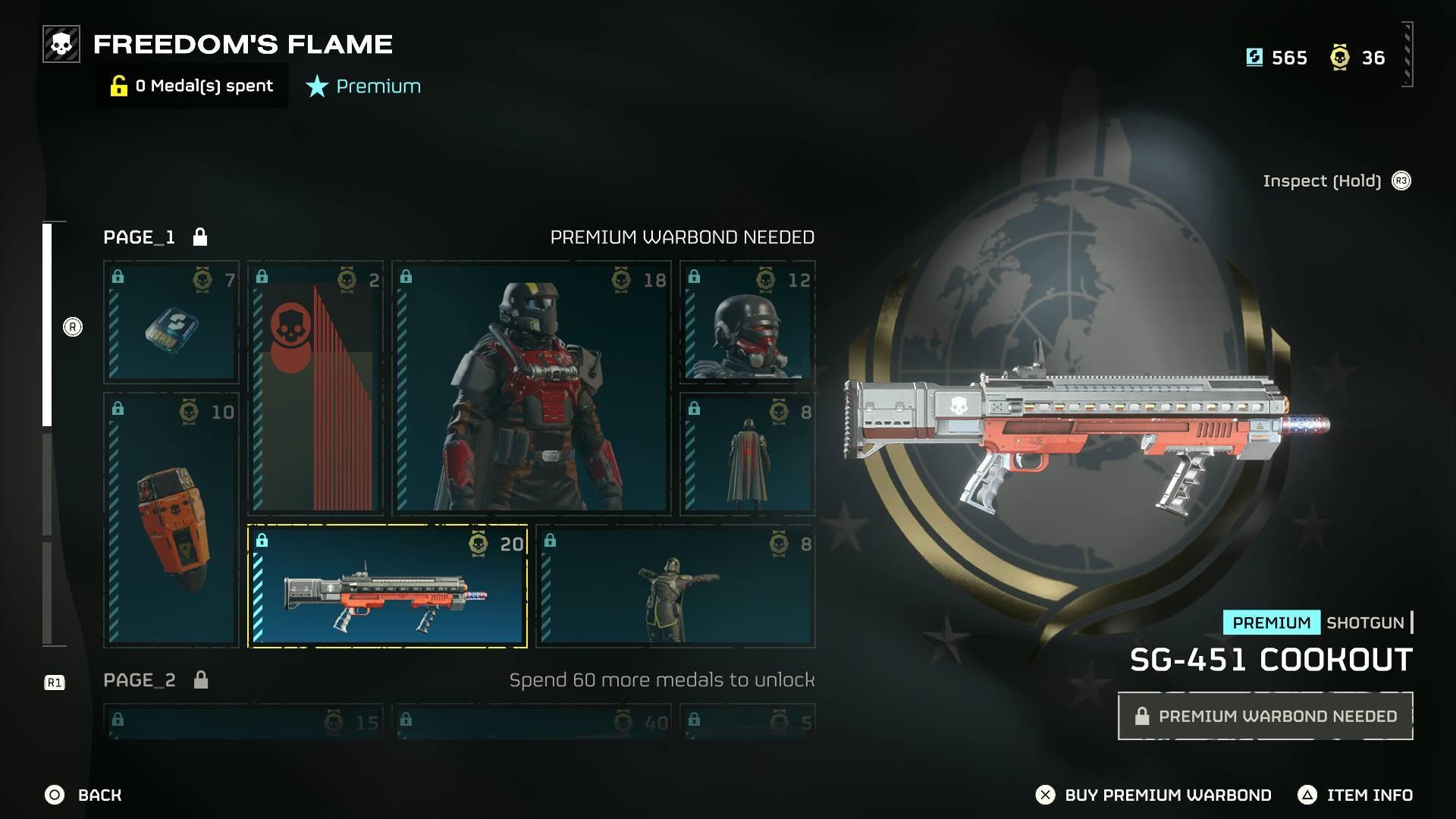Select the SG-451 Cookout shotgun tile
This screenshot has width=1456, height=819.
click(x=388, y=586)
